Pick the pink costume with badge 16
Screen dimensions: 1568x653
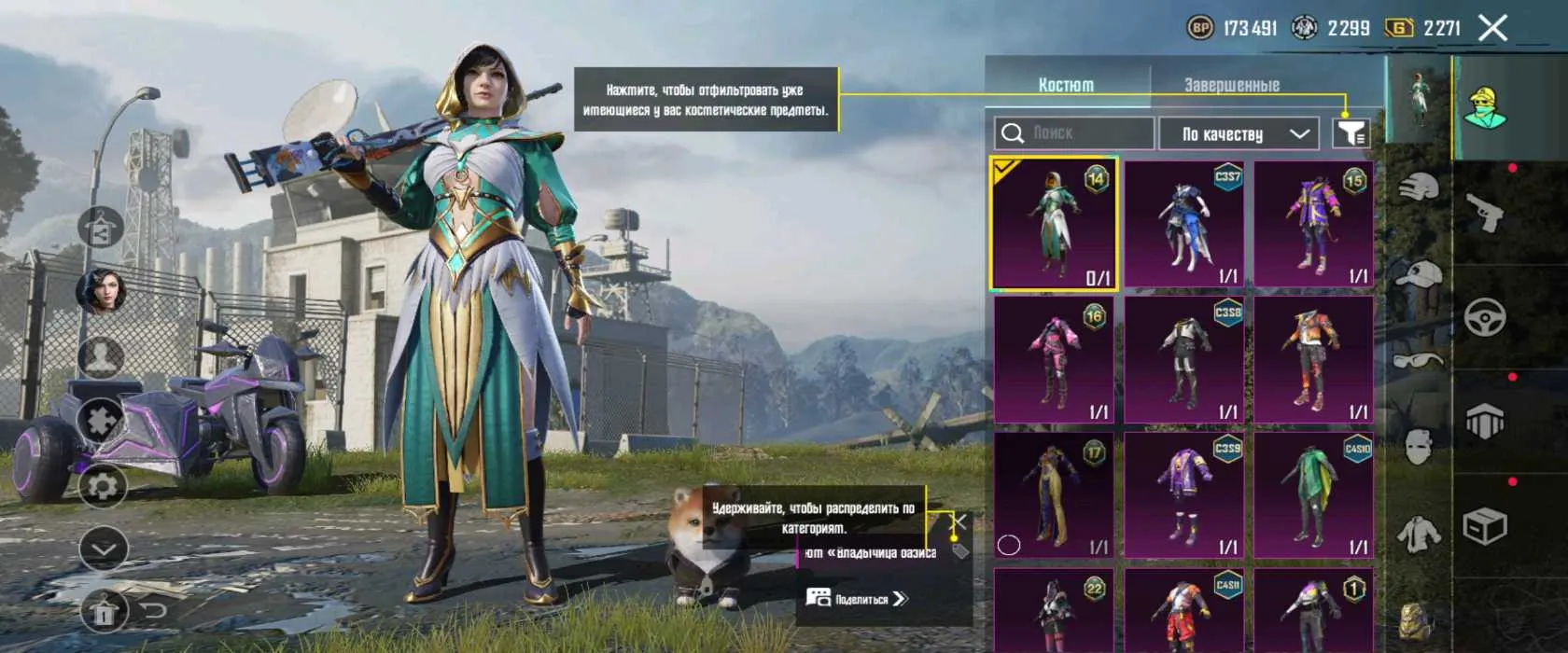pyautogui.click(x=1054, y=359)
